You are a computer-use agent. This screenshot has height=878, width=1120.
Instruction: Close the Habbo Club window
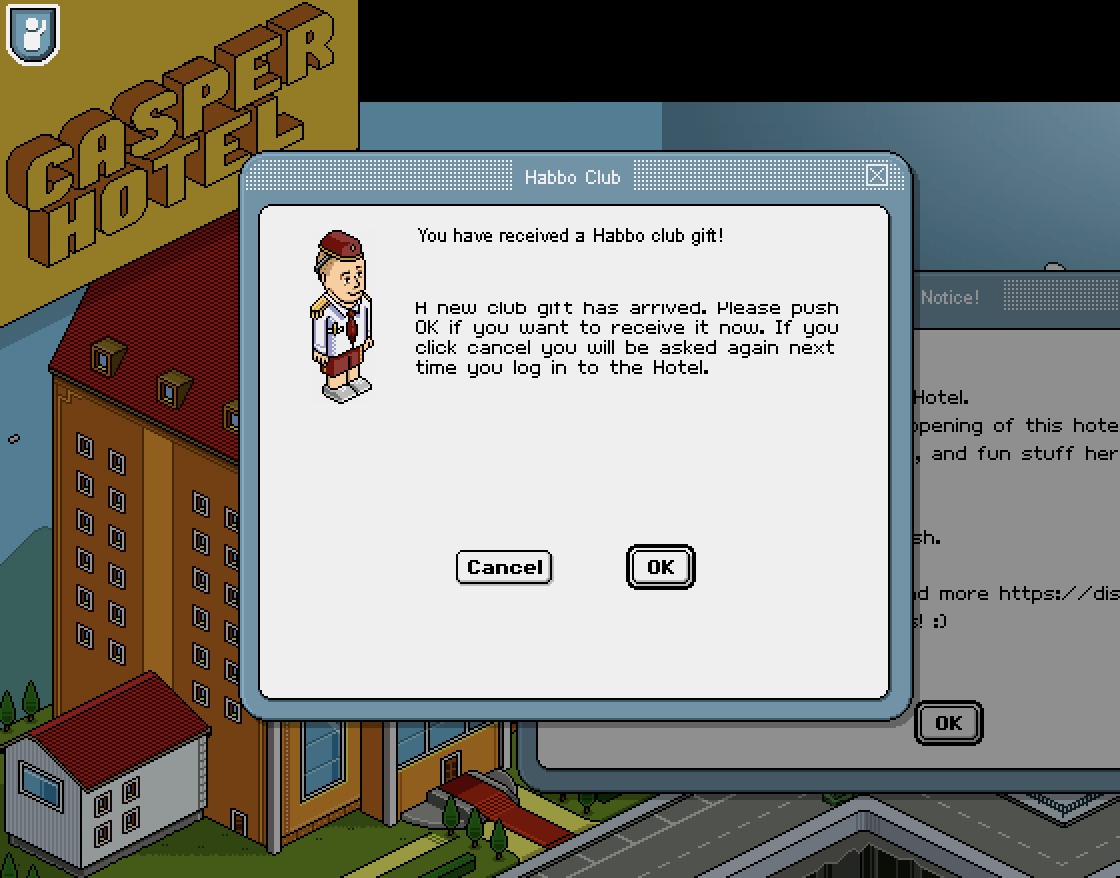877,176
